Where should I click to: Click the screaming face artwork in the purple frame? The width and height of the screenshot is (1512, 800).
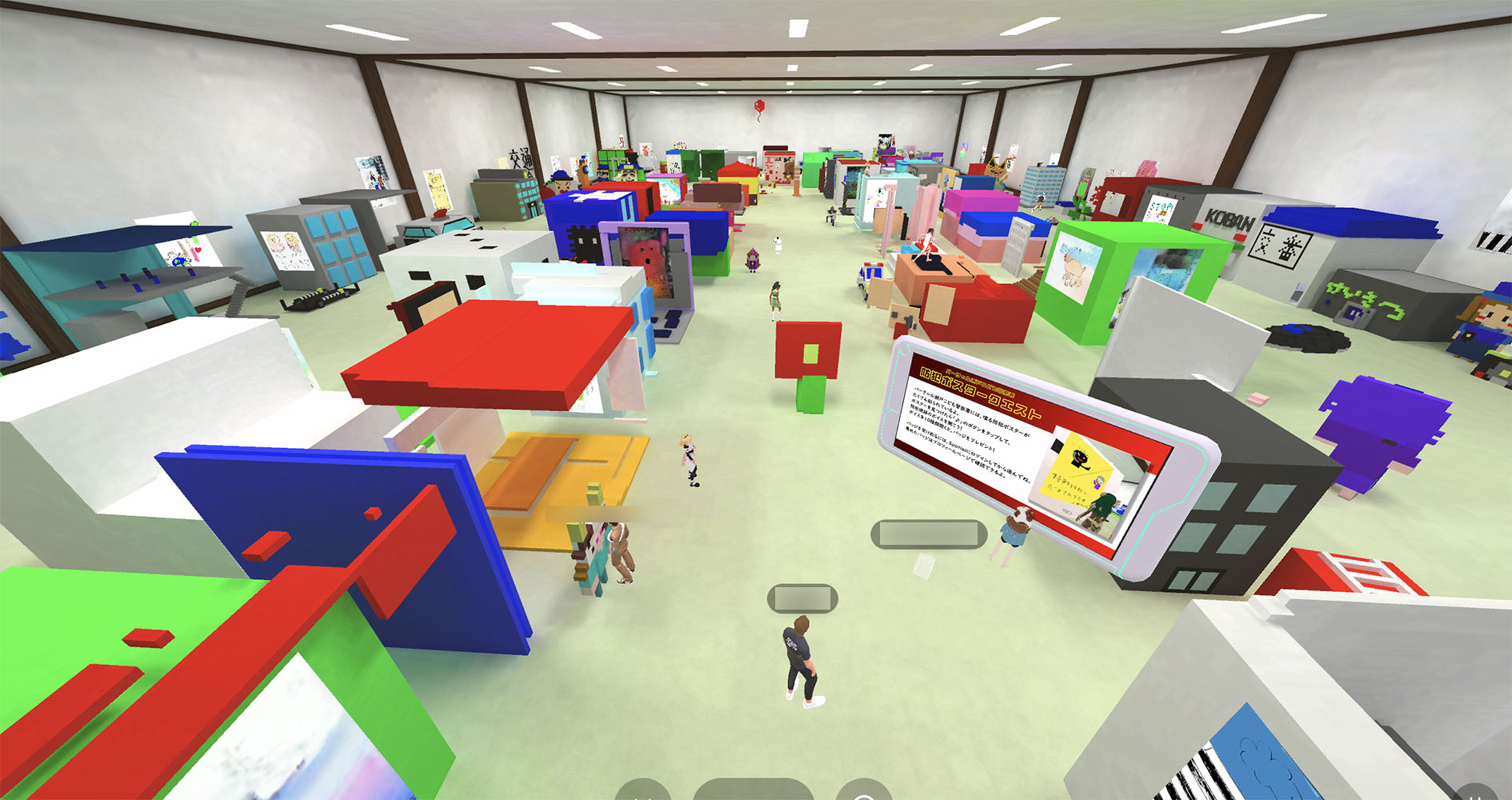[x=645, y=256]
